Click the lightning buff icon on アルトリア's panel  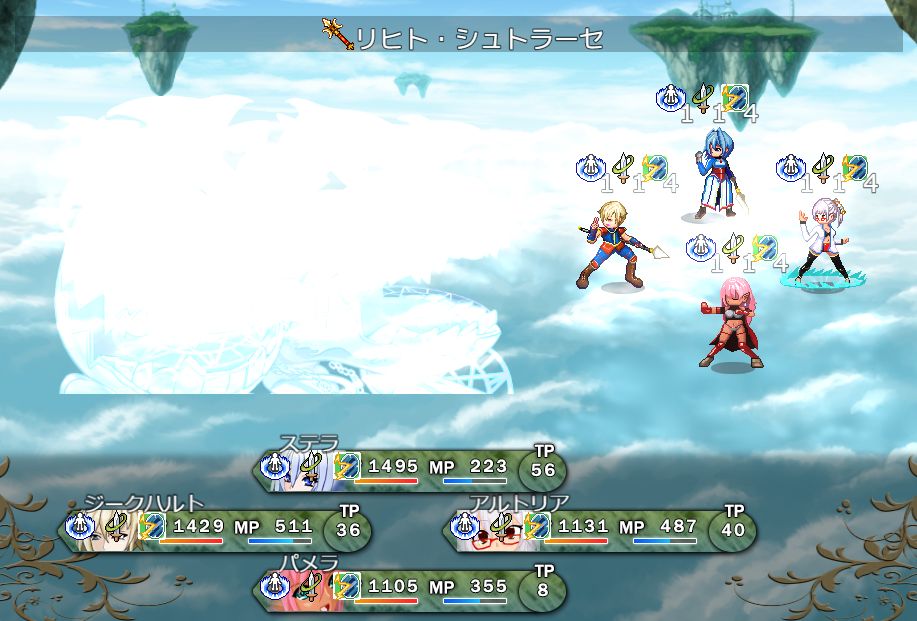537,524
